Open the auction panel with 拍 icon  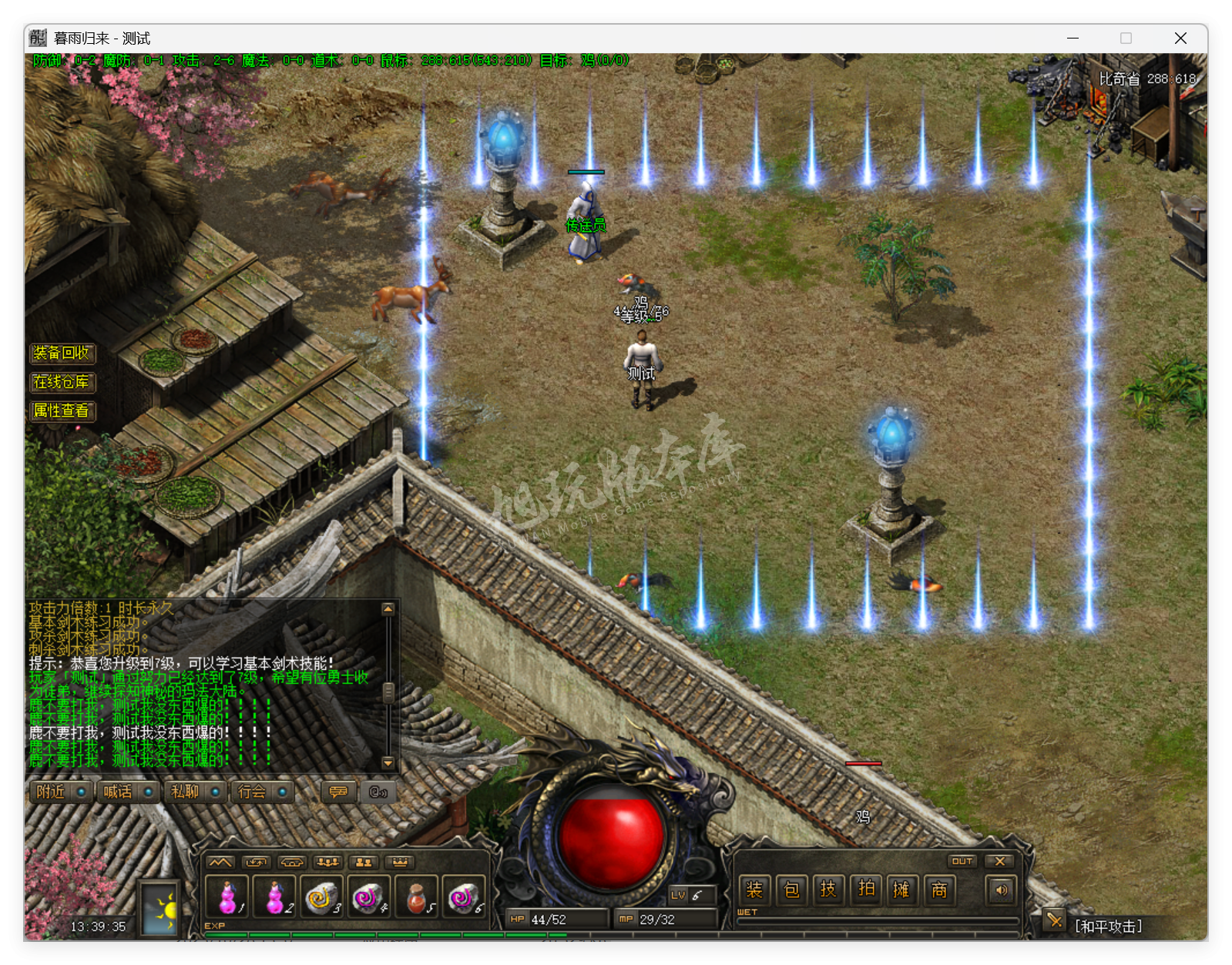click(866, 890)
